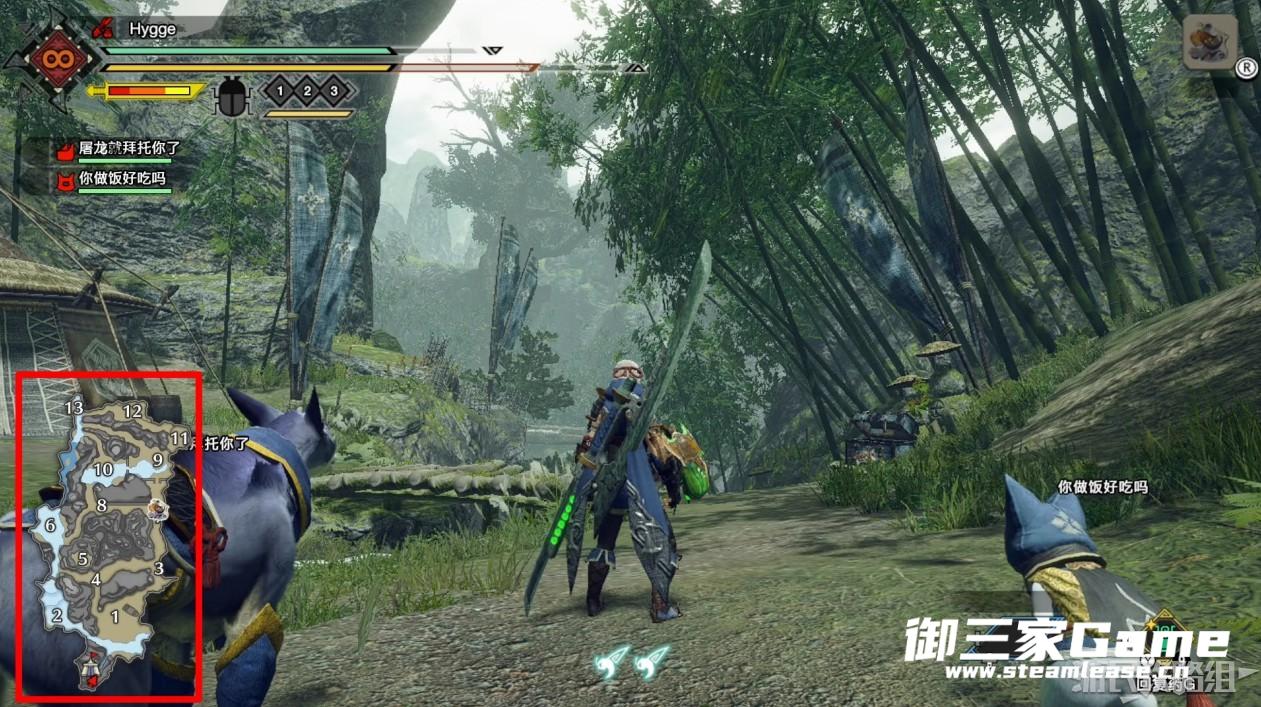Select the kinsect beetle icon
Screen dimensions: 1261x707
[x=232, y=96]
